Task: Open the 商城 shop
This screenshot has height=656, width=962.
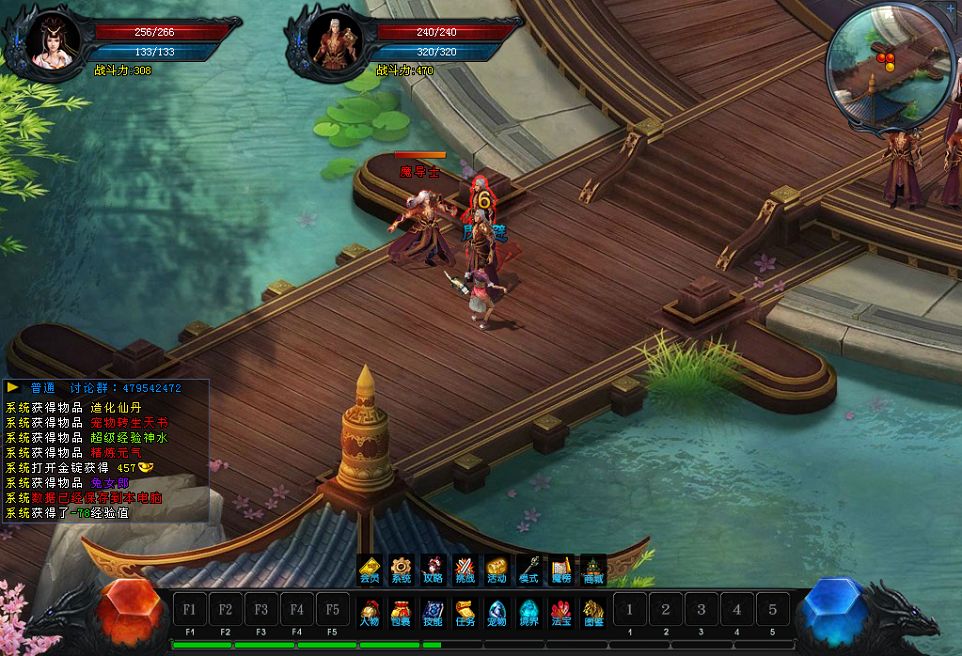Action: (x=593, y=570)
